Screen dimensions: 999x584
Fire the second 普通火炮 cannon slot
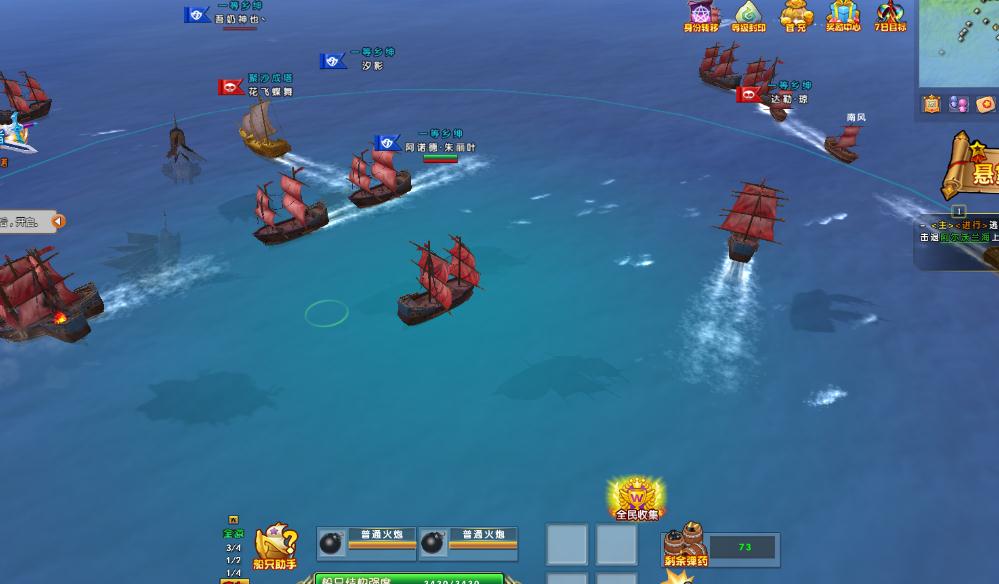(468, 541)
